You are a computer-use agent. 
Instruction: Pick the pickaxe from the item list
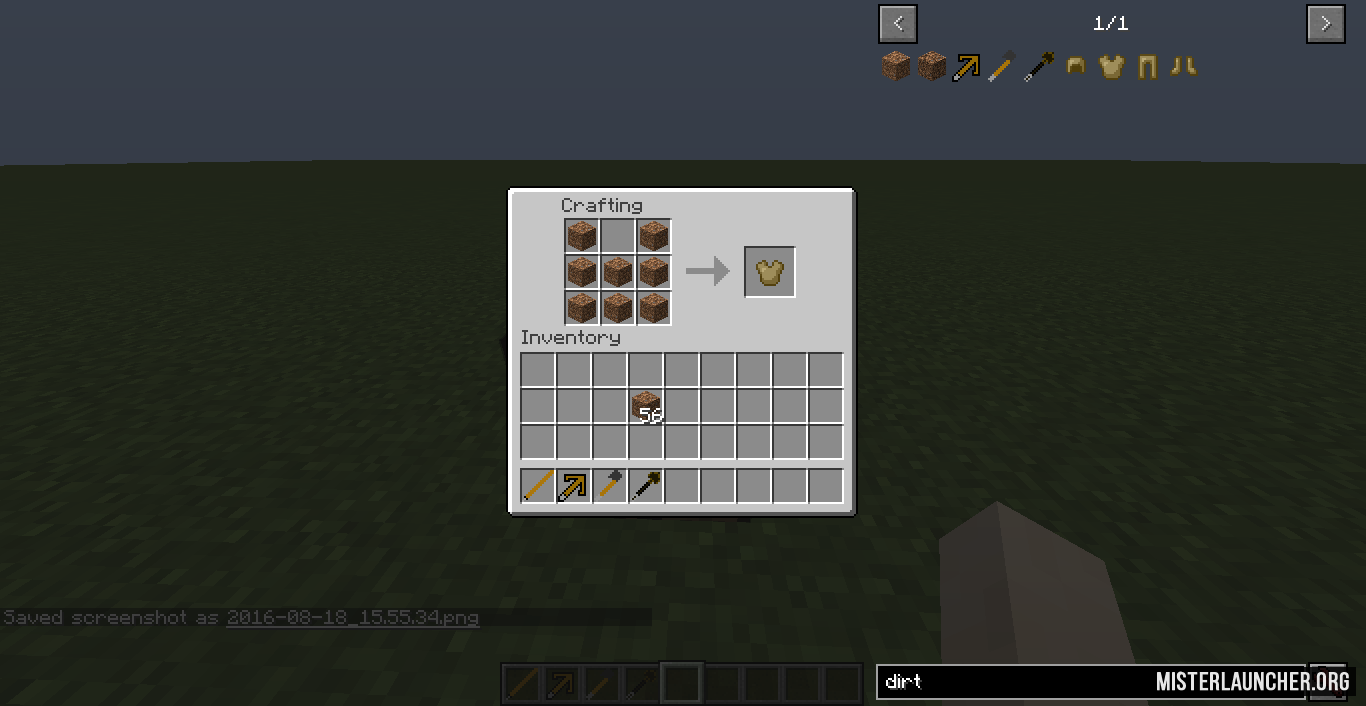click(967, 67)
